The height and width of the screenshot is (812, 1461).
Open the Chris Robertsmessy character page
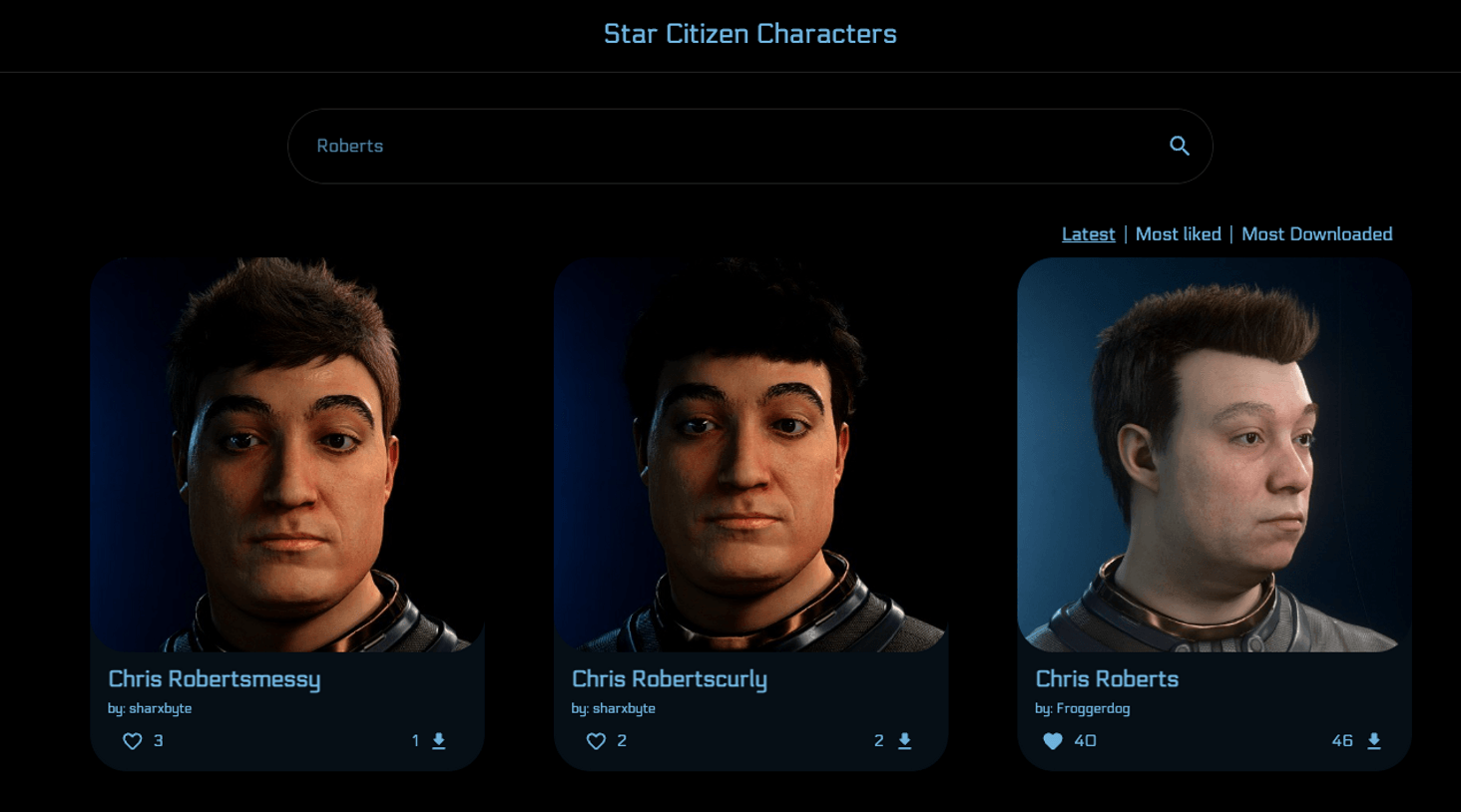coord(214,679)
